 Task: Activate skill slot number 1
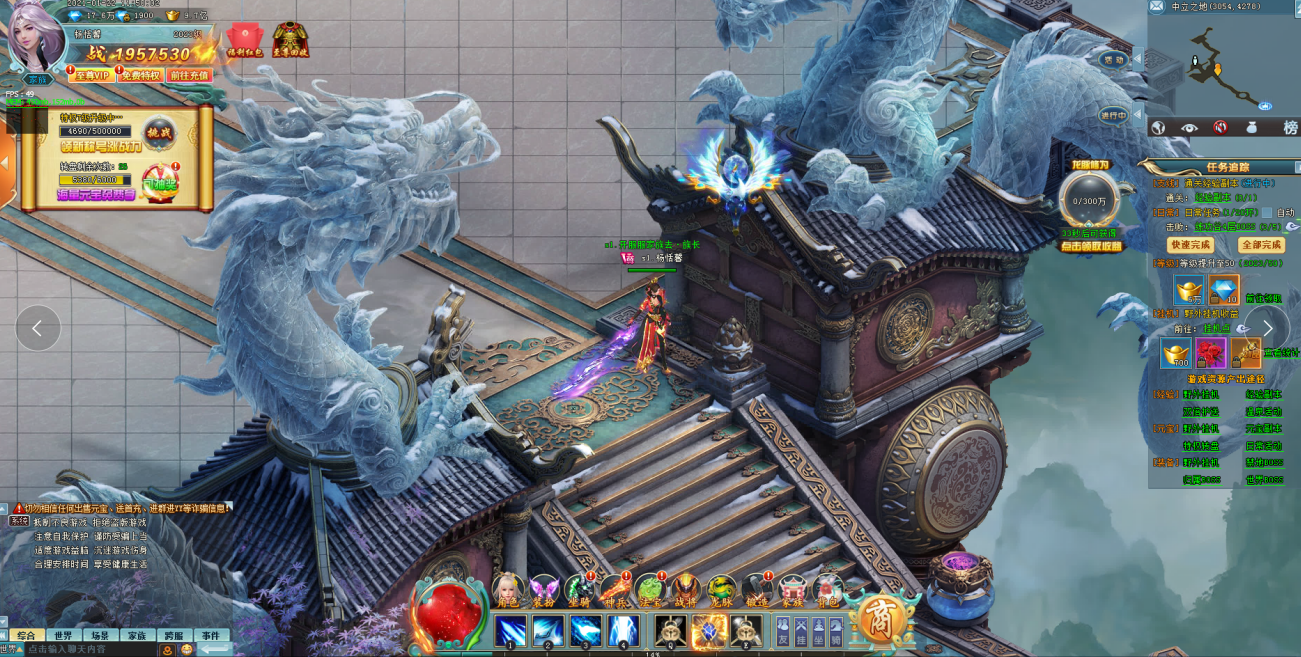point(510,631)
